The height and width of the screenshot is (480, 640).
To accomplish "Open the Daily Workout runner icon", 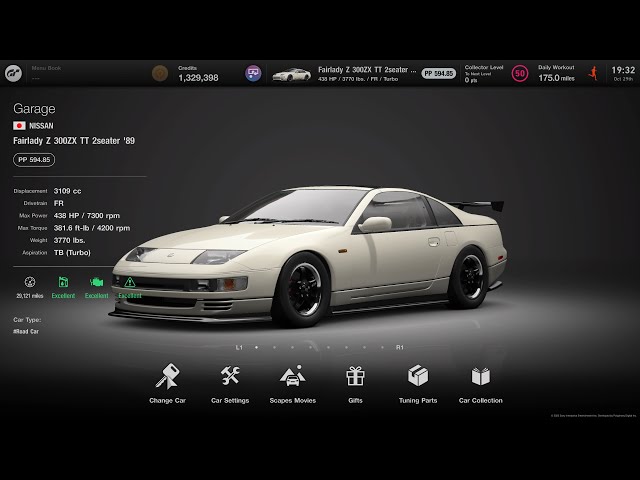I will click(593, 73).
